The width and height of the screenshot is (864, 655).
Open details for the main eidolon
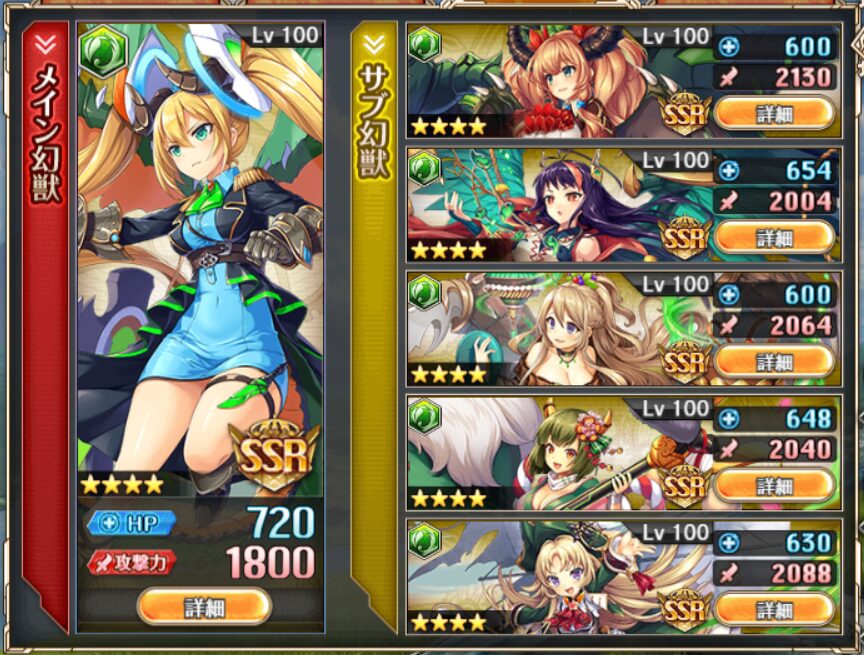[x=204, y=606]
